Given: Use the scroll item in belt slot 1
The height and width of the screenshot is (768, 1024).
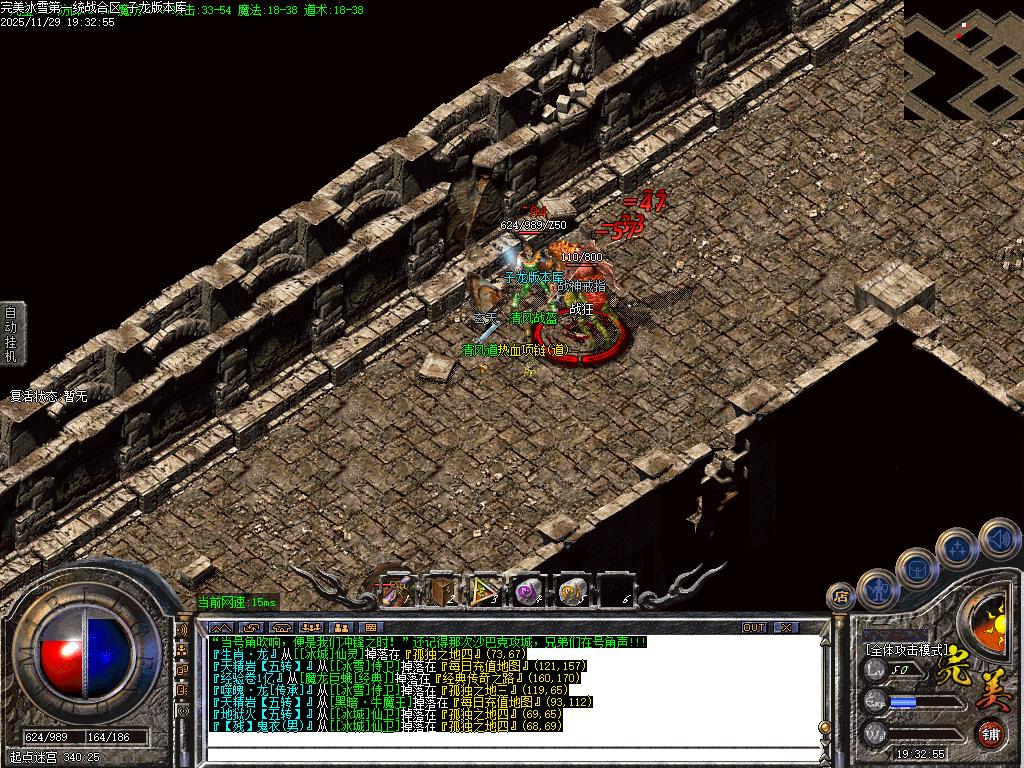Looking at the screenshot, I should point(396,591).
